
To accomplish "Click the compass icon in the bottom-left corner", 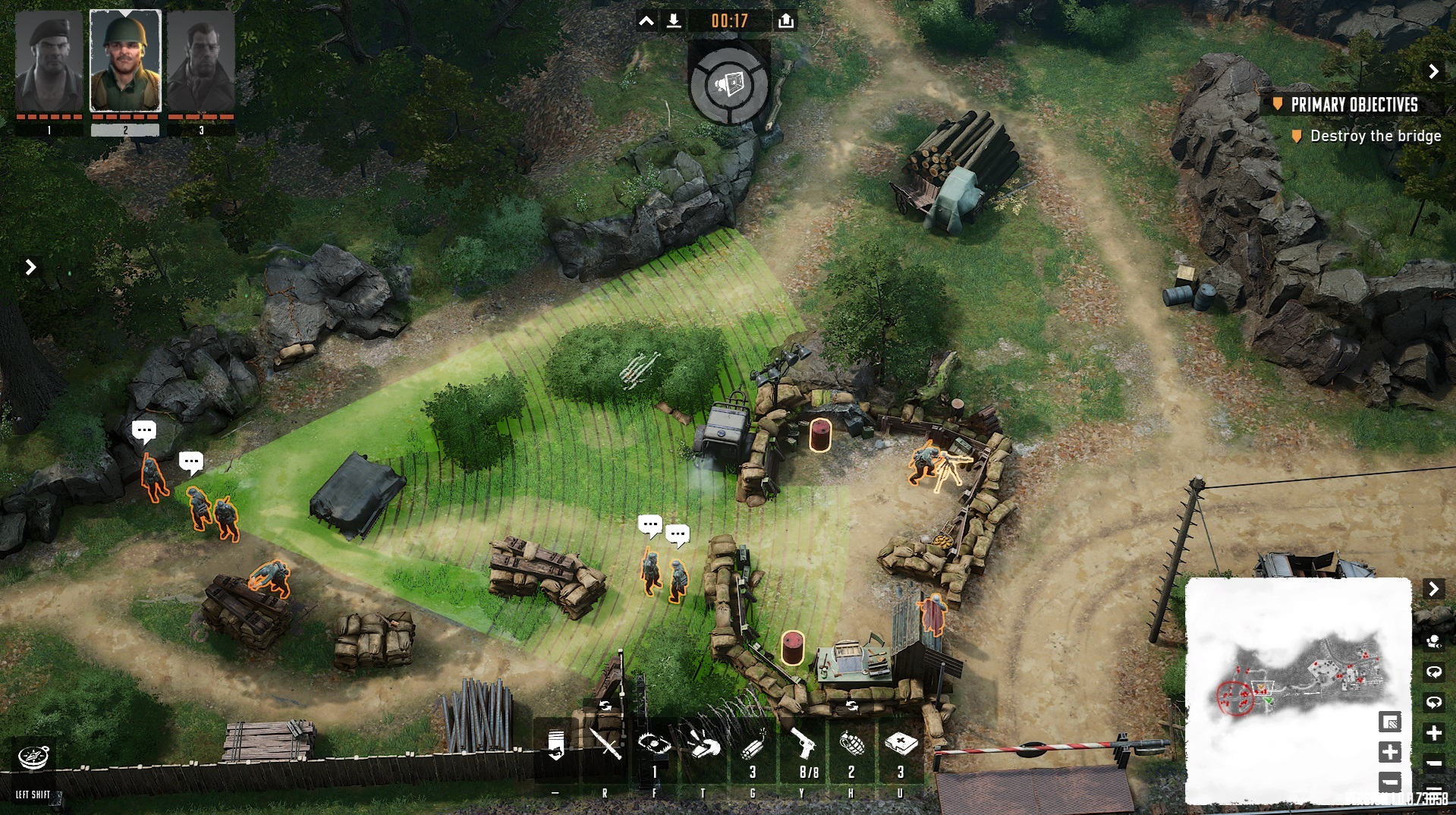I will (x=32, y=756).
